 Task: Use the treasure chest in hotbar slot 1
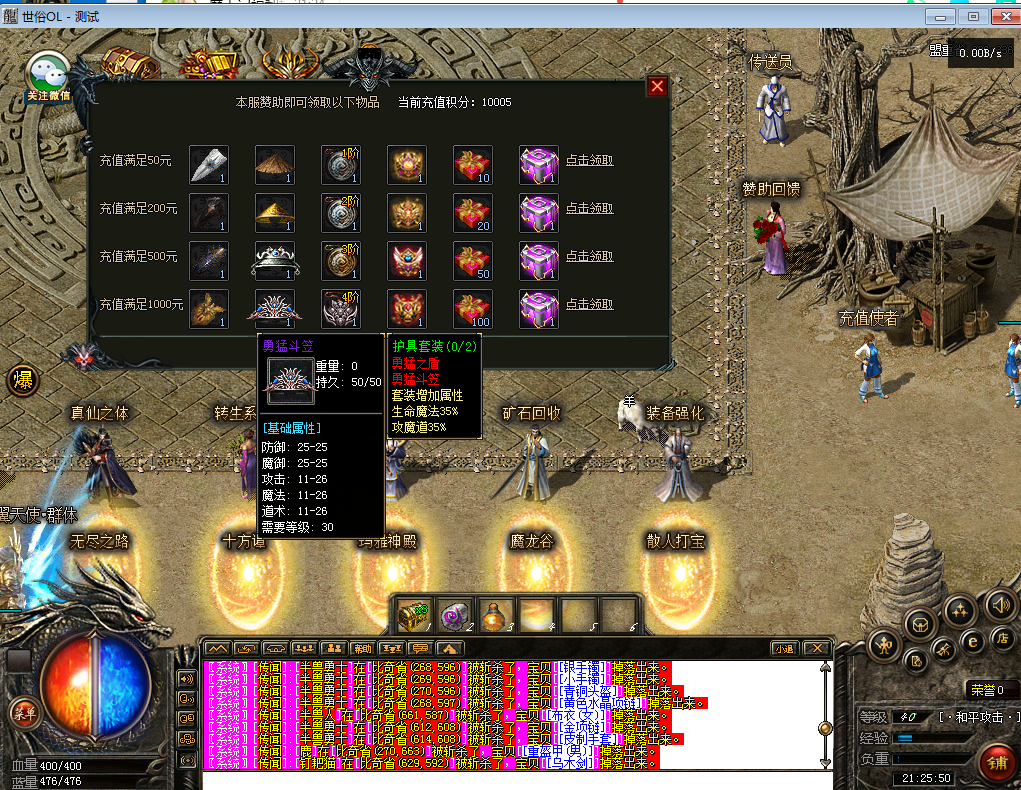[413, 614]
